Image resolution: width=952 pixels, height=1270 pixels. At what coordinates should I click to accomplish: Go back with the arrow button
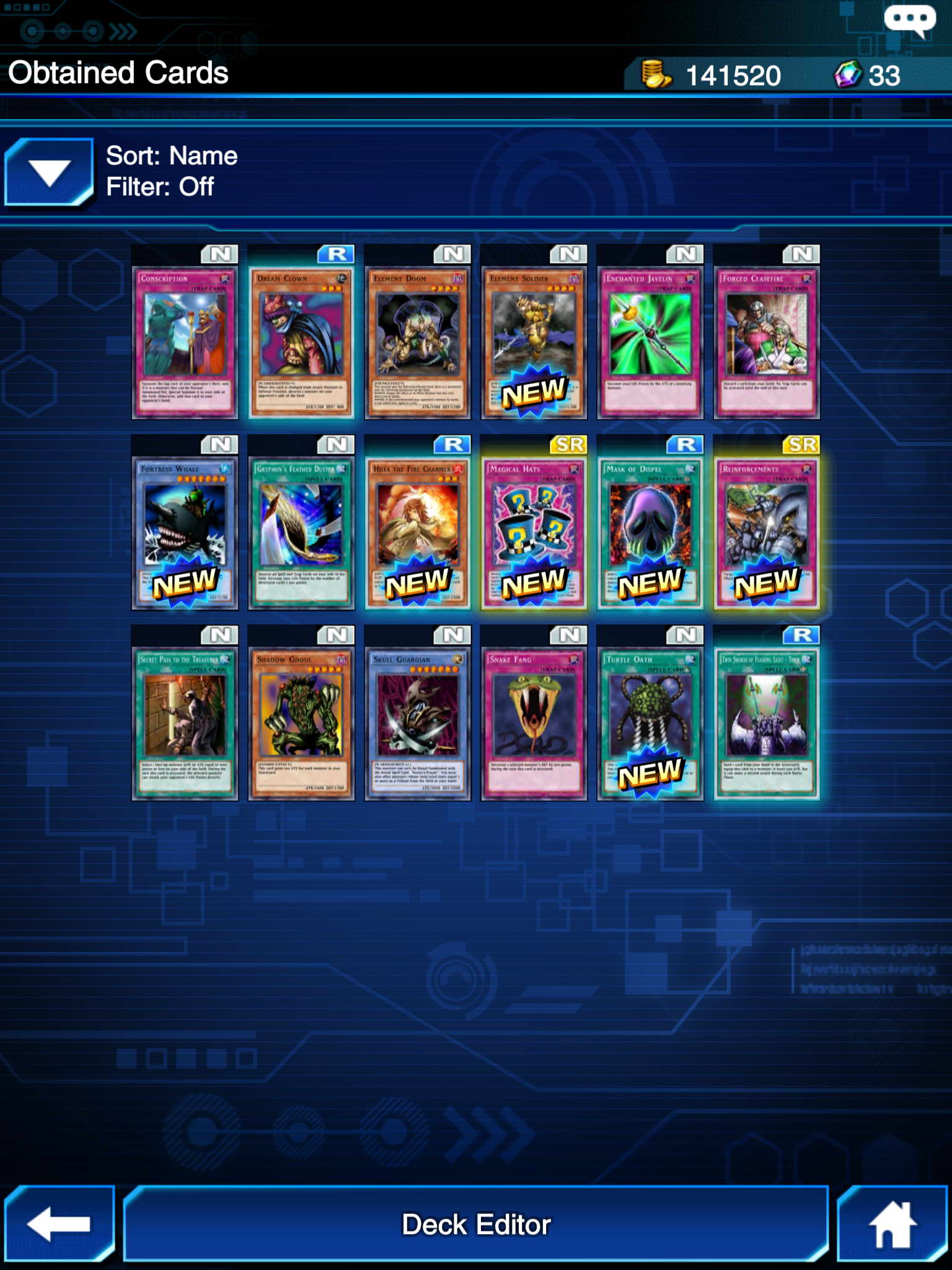[x=59, y=1224]
